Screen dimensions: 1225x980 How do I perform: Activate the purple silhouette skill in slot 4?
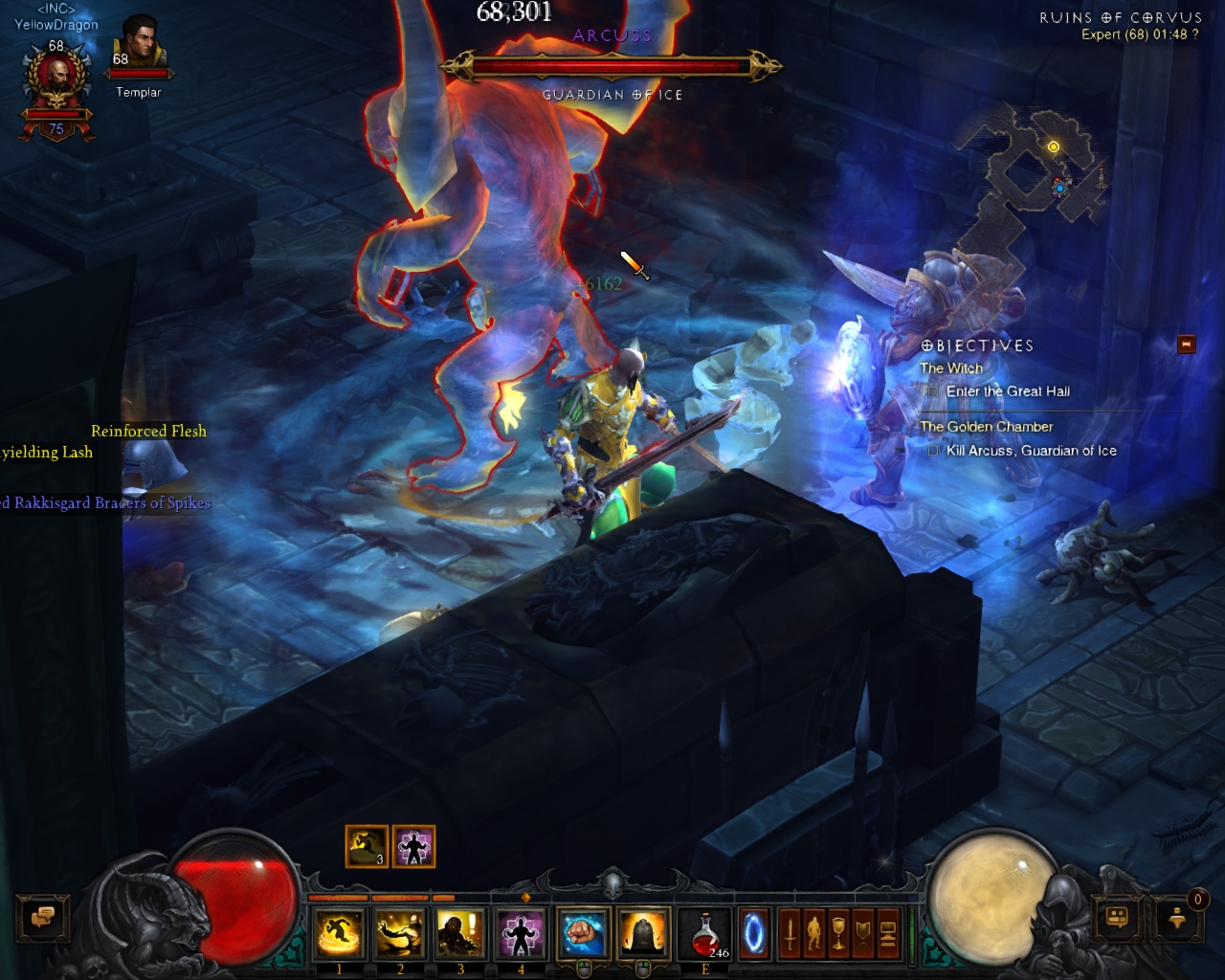point(520,933)
